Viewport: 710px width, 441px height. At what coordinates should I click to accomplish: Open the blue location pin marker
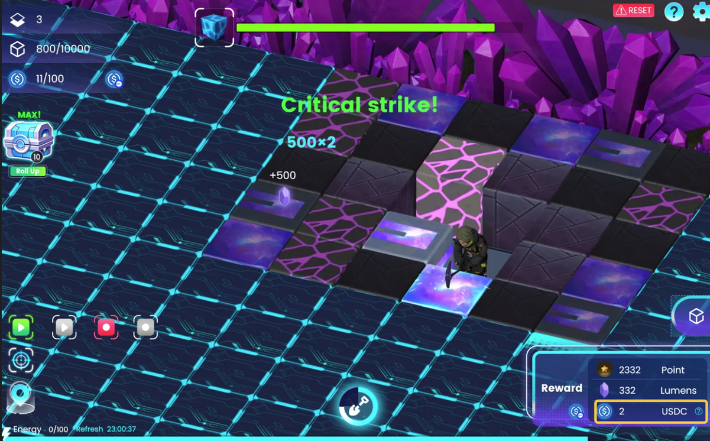coord(20,398)
